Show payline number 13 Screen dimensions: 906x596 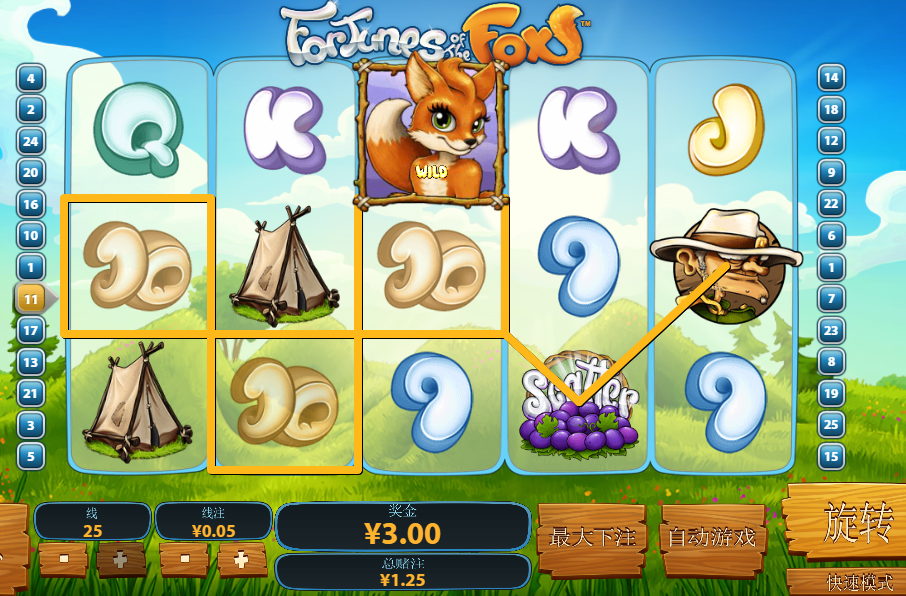pos(31,362)
